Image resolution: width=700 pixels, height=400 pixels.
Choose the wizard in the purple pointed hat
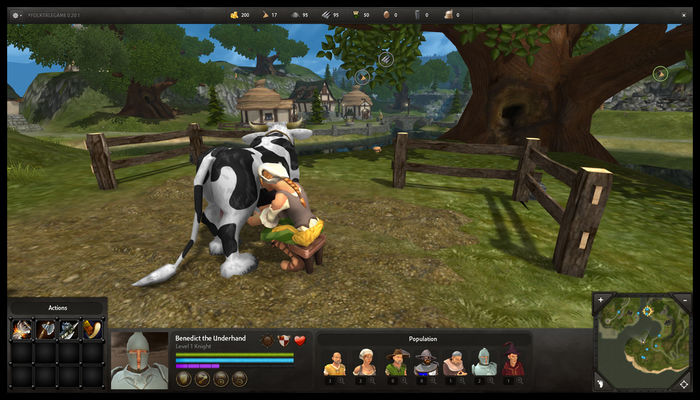512,363
